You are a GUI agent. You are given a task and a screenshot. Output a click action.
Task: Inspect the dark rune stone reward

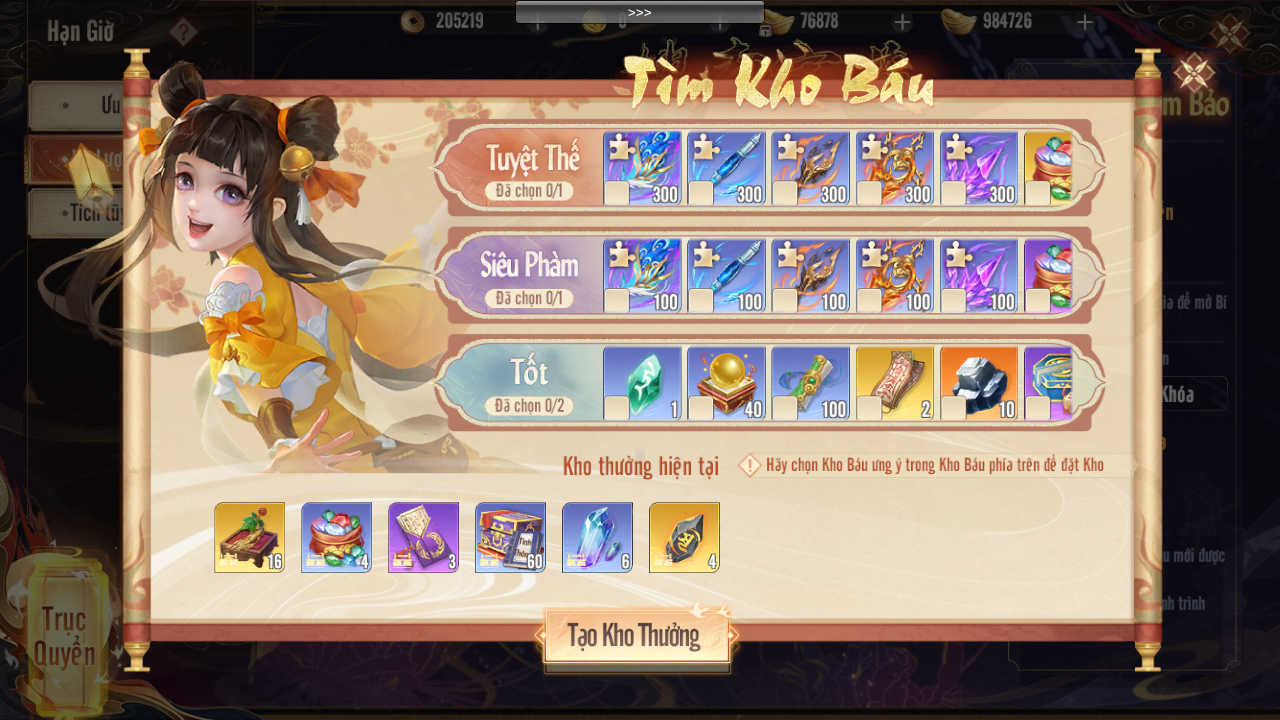pos(684,537)
